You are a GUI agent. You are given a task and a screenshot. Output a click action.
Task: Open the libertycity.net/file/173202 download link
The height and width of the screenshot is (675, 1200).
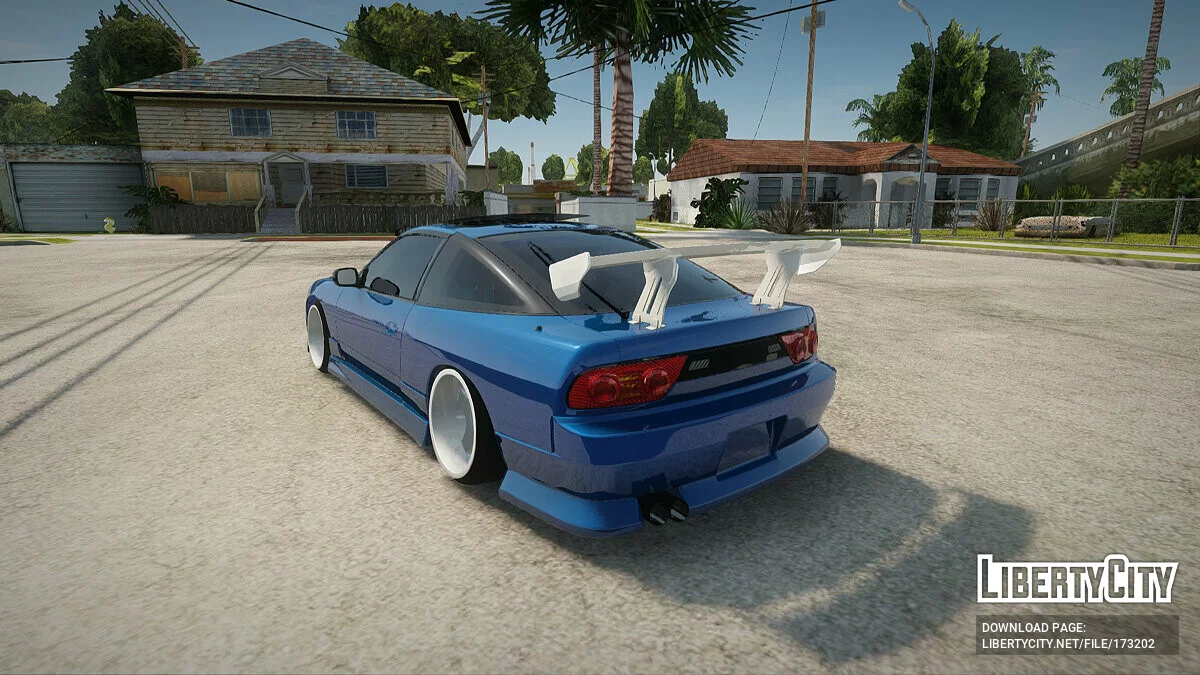tap(1068, 644)
